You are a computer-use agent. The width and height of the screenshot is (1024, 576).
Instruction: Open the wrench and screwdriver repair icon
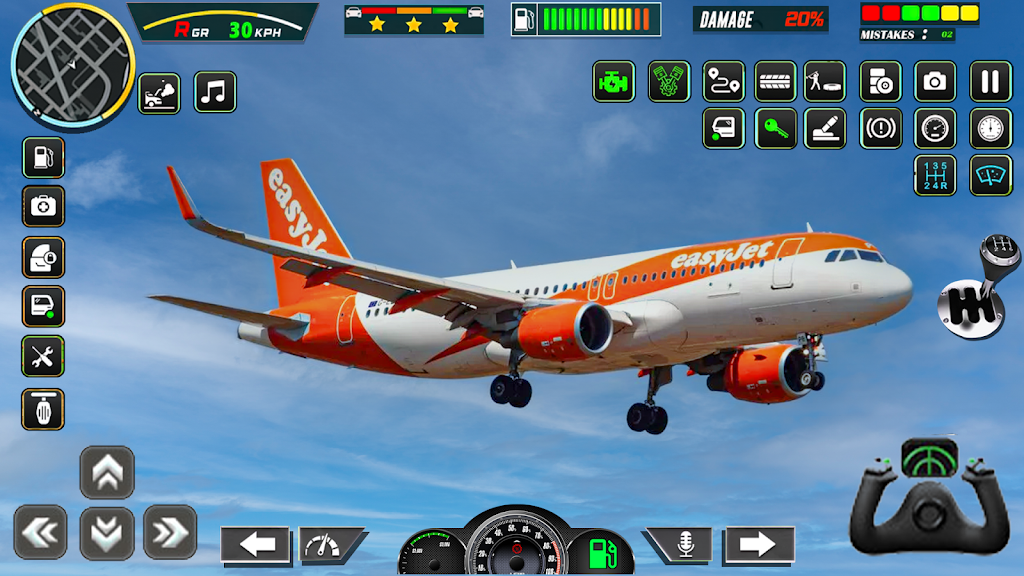point(43,356)
